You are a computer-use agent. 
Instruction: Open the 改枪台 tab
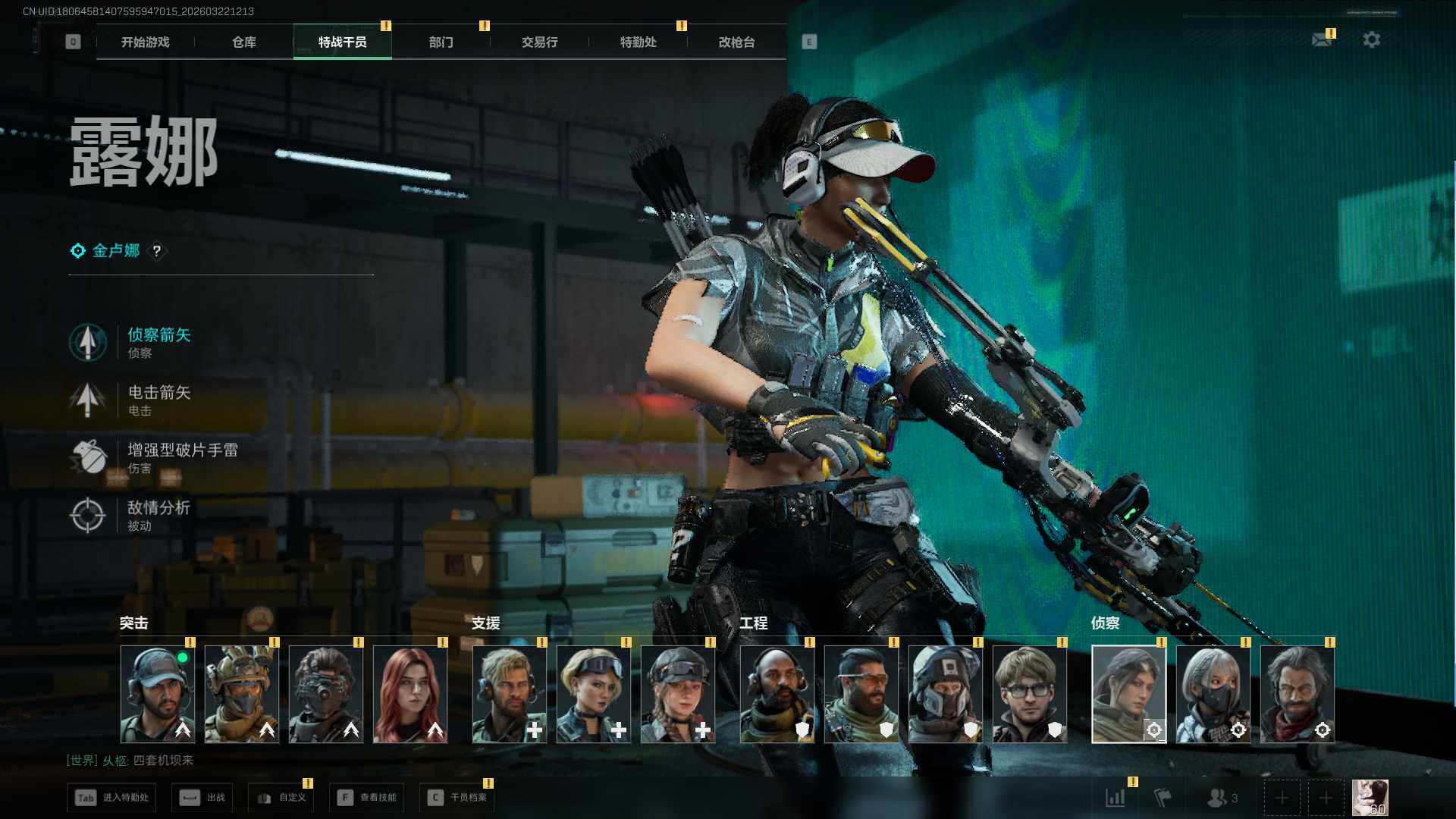736,42
